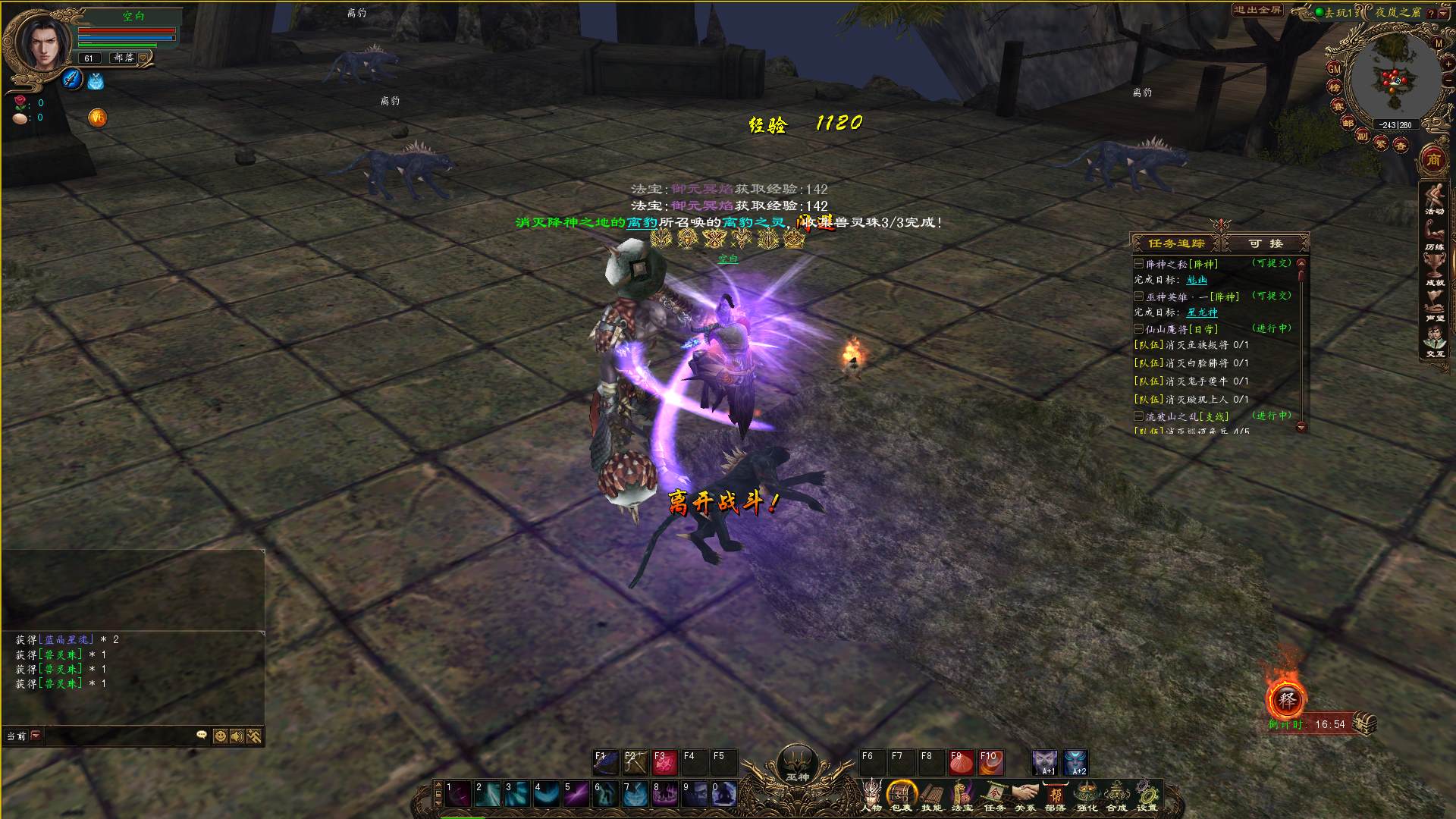The height and width of the screenshot is (819, 1456).
Task: Select the 任务追踪 quest tracking tab
Action: click(1176, 243)
